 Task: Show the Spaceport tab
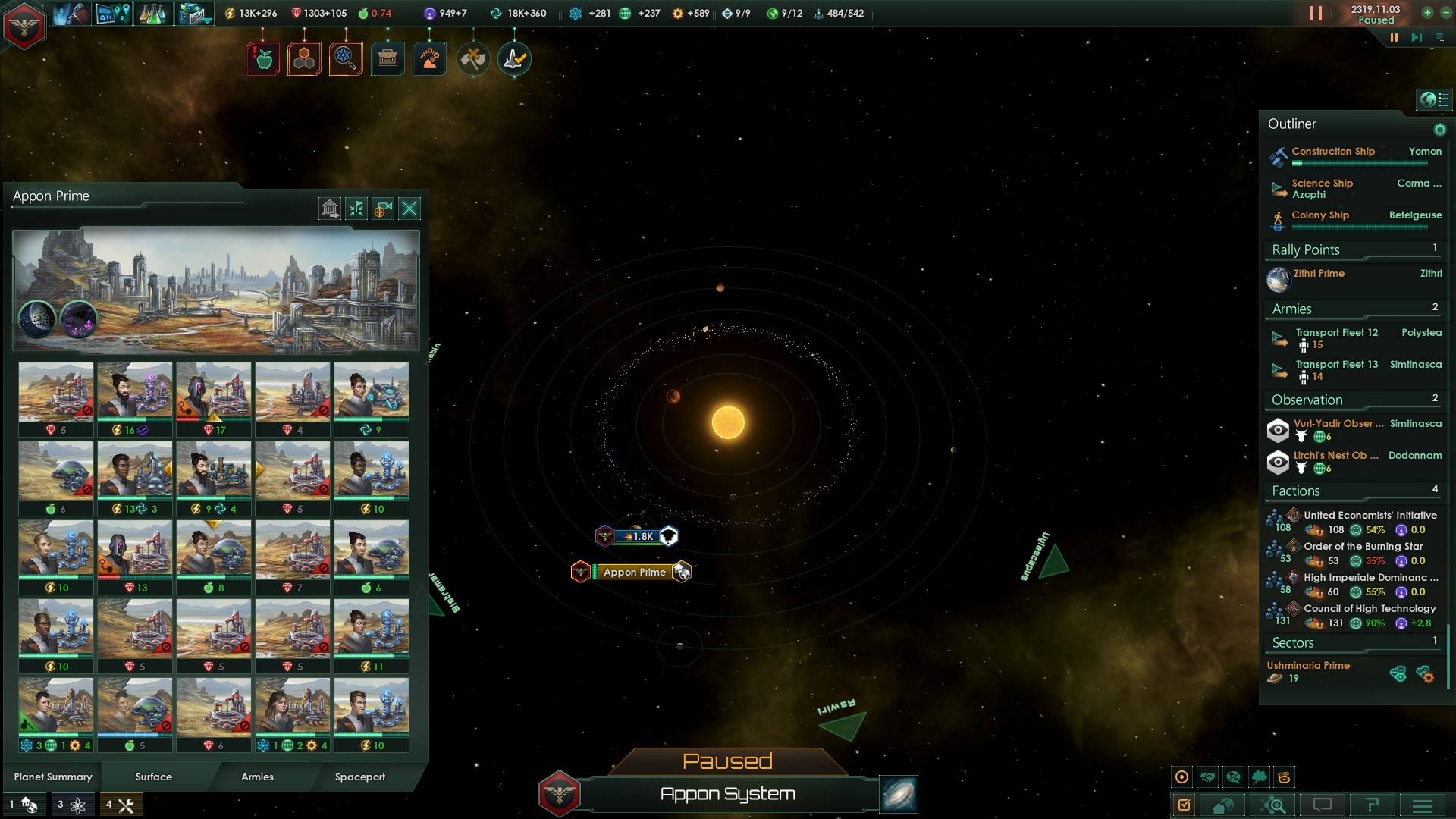click(360, 777)
